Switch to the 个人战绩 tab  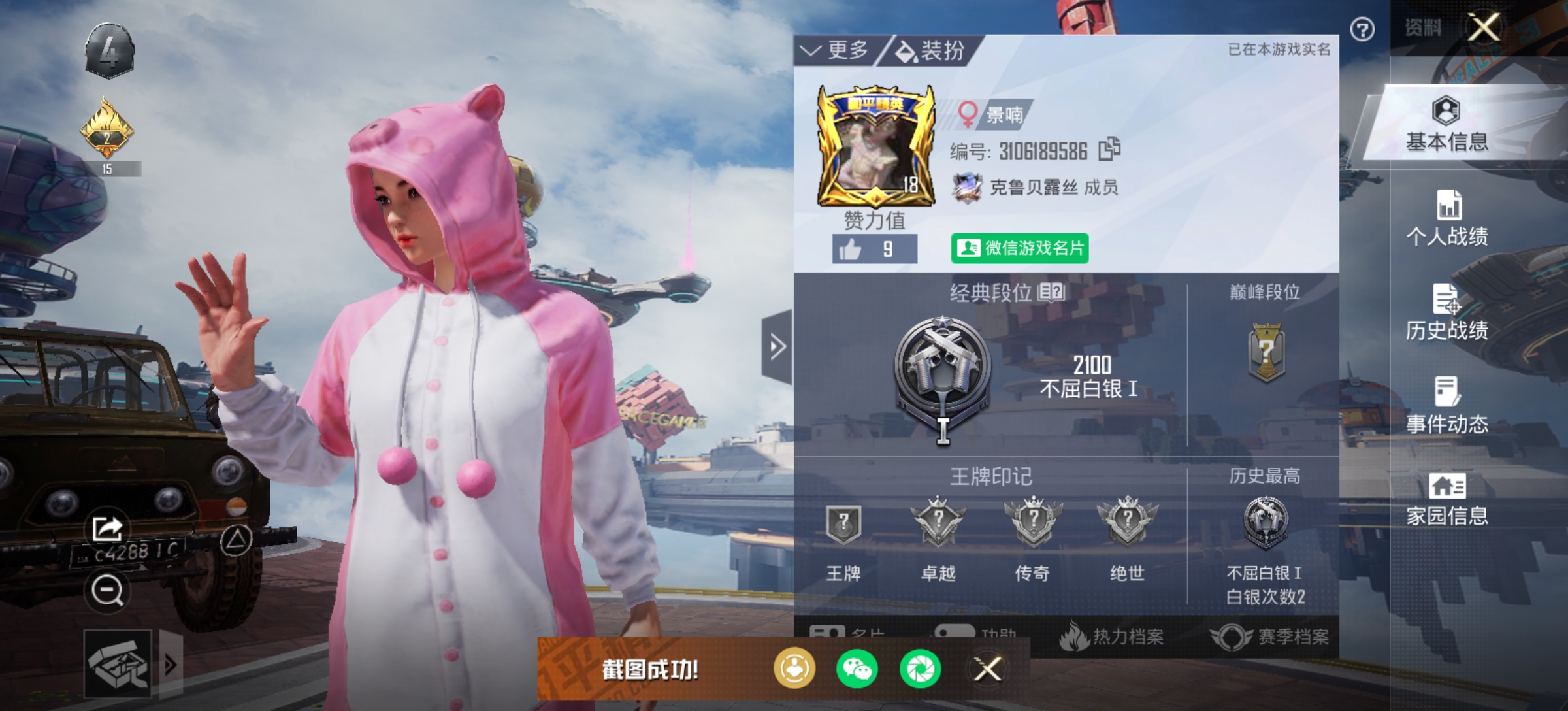tap(1446, 219)
